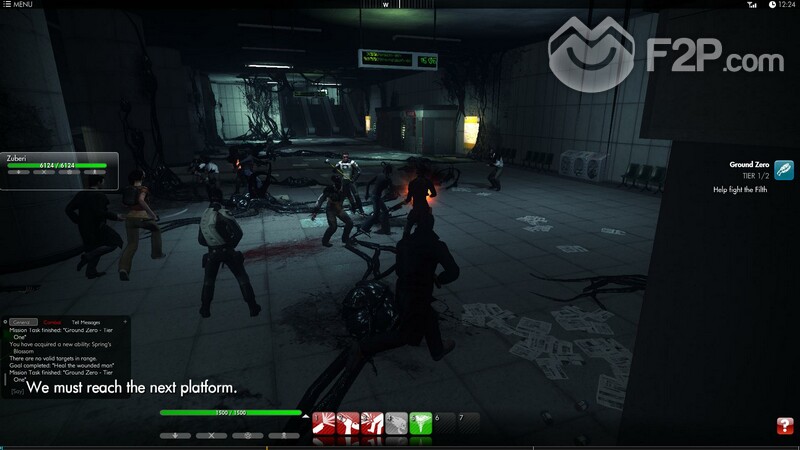Open help with the red question mark
The image size is (800, 450).
click(x=784, y=426)
